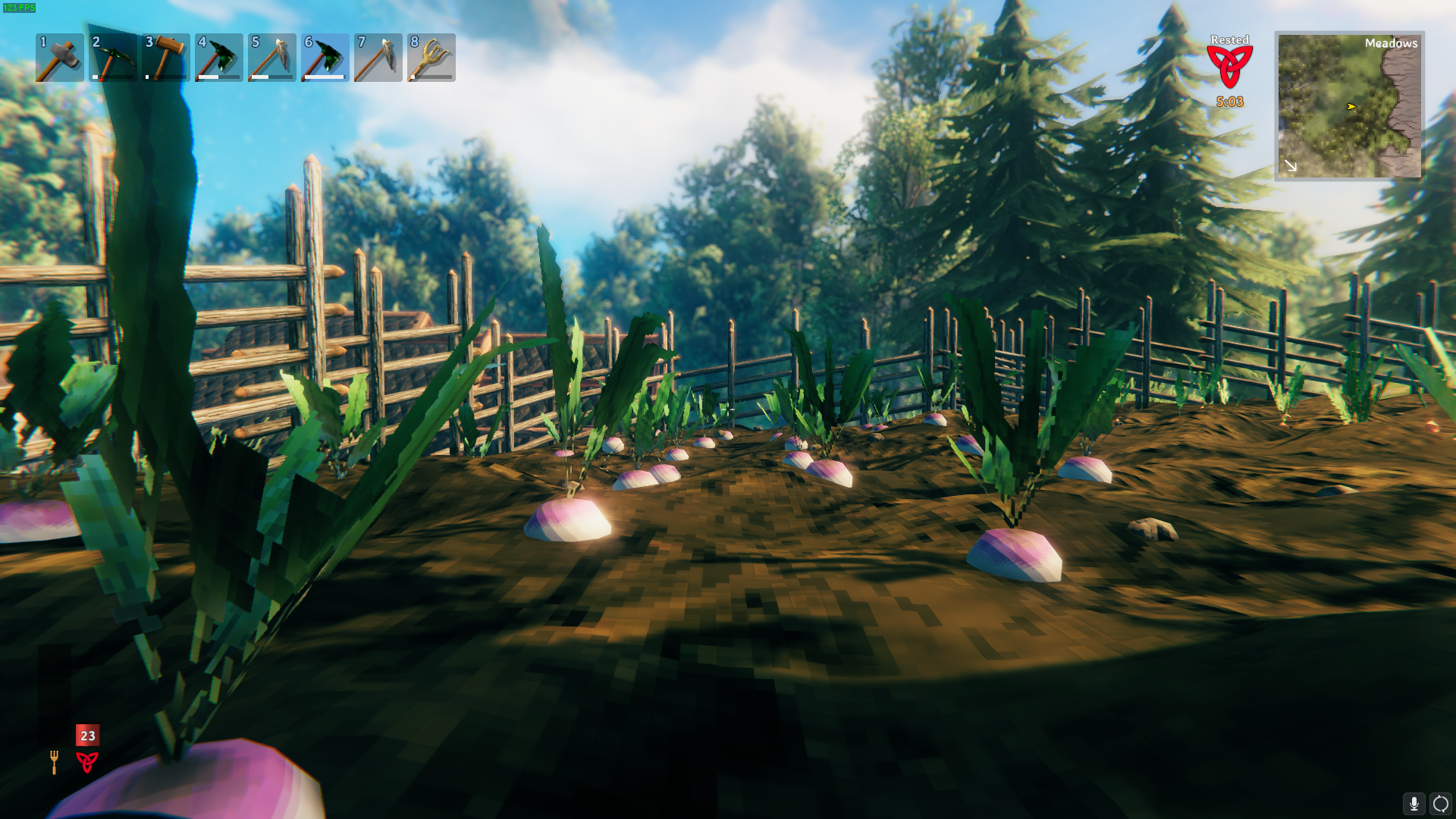Click the highlighted axe in slot 6
Screen dimensions: 1456x819
point(325,58)
